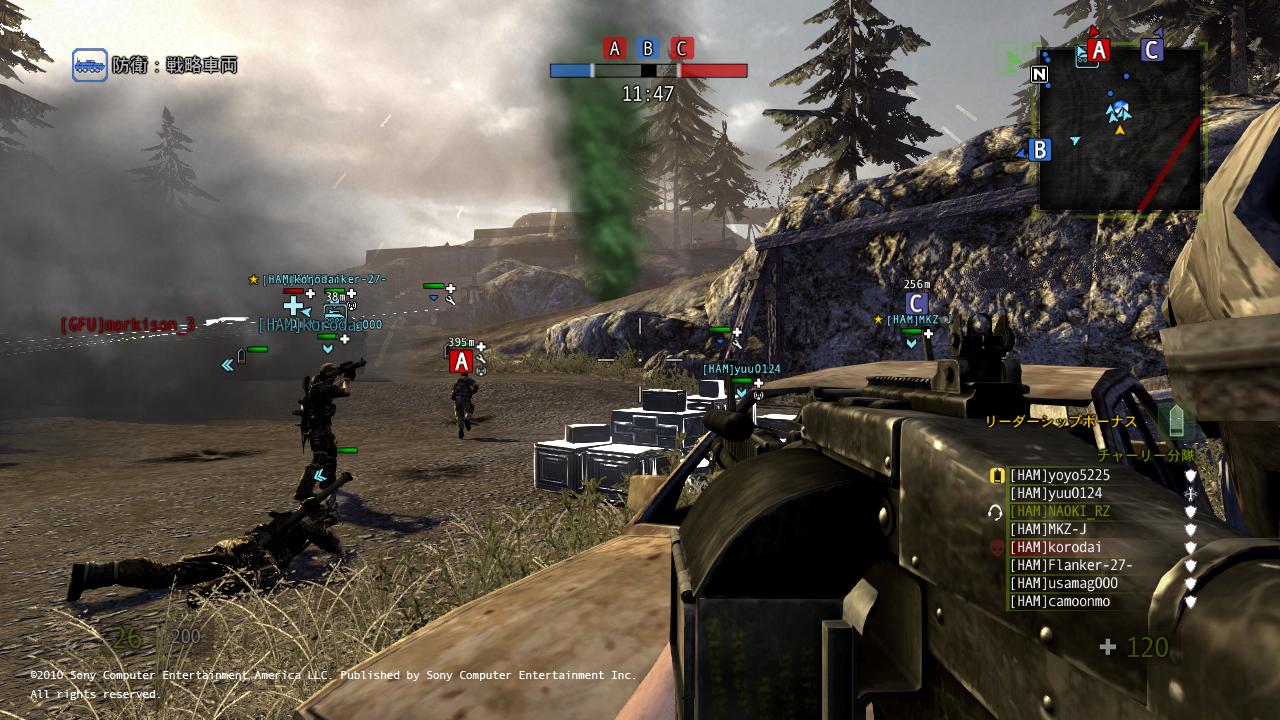1280x720 pixels.
Task: Select the blue B marker on the minimap
Action: point(1040,150)
